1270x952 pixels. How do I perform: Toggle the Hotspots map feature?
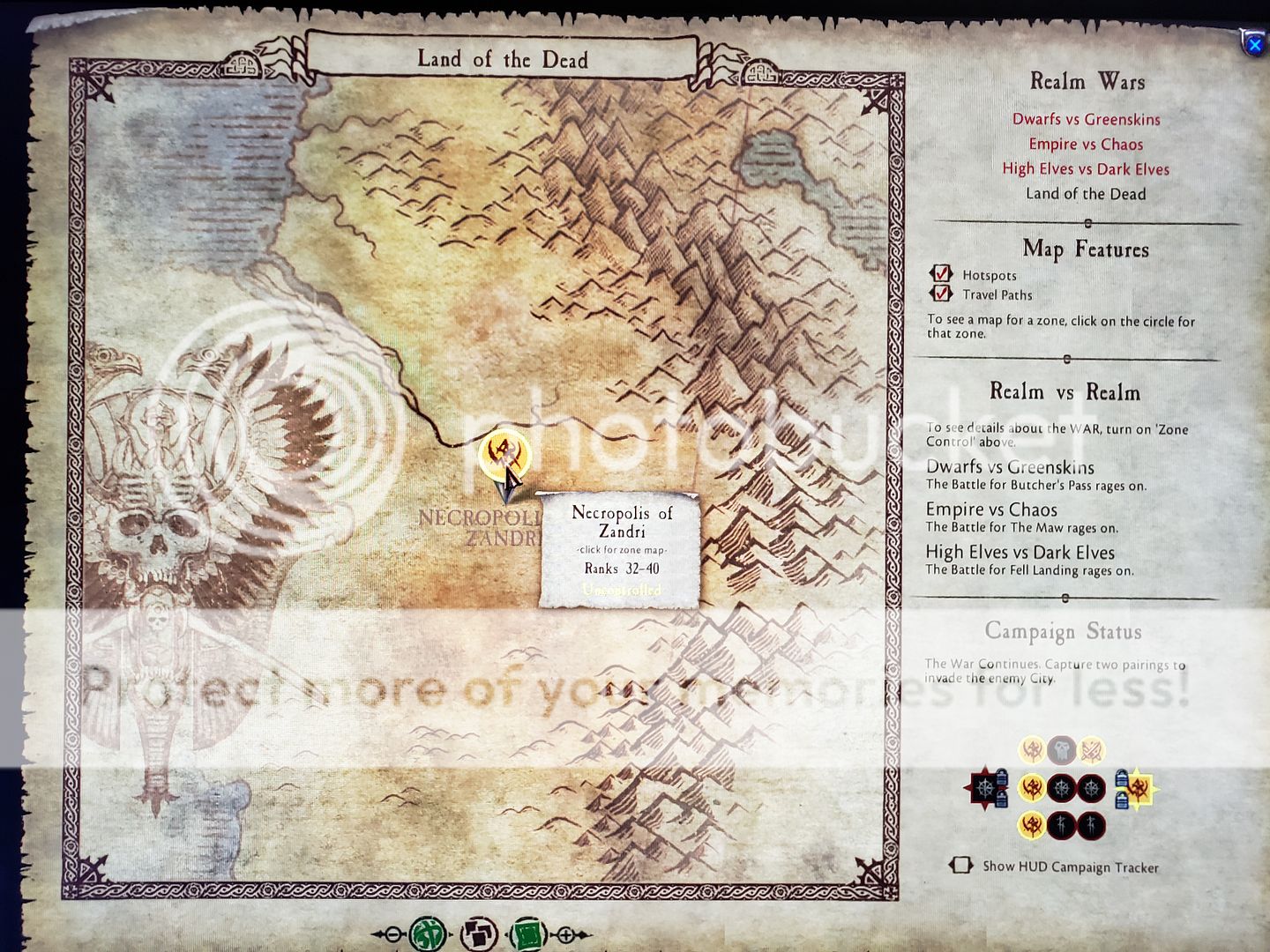[x=942, y=274]
